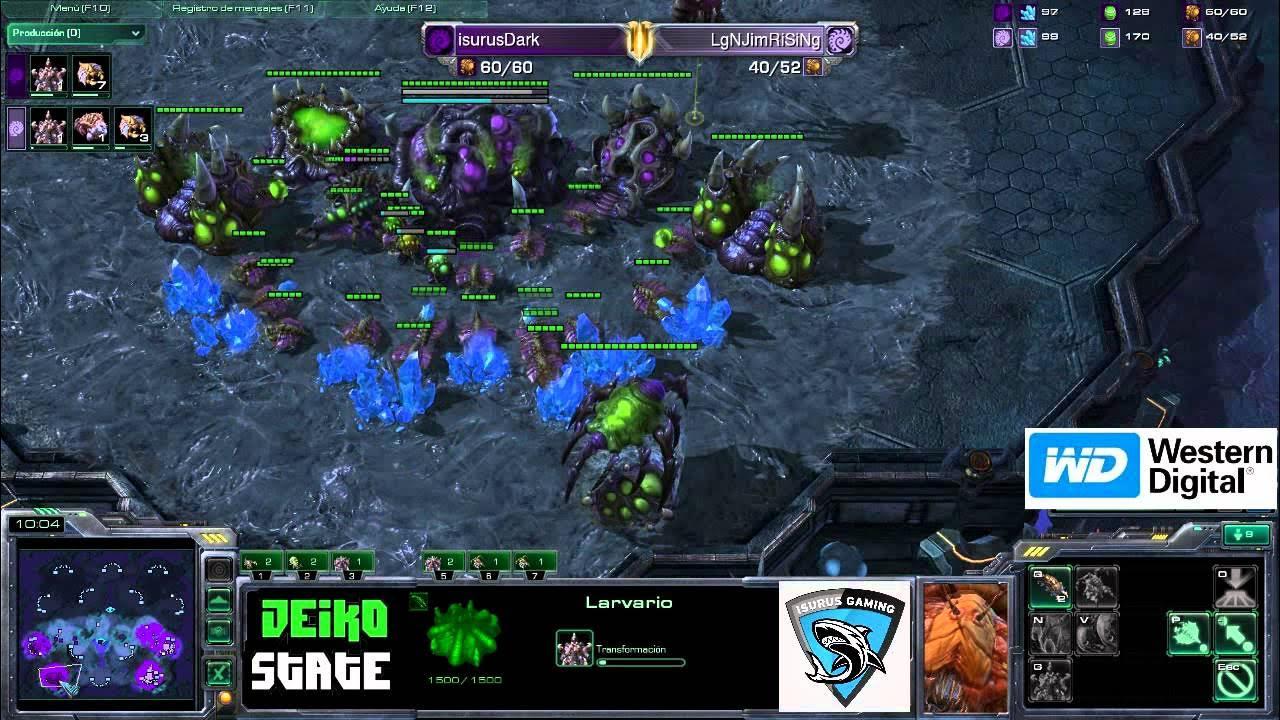Click the O unload command icon
This screenshot has width=1280, height=720.
click(x=1236, y=585)
